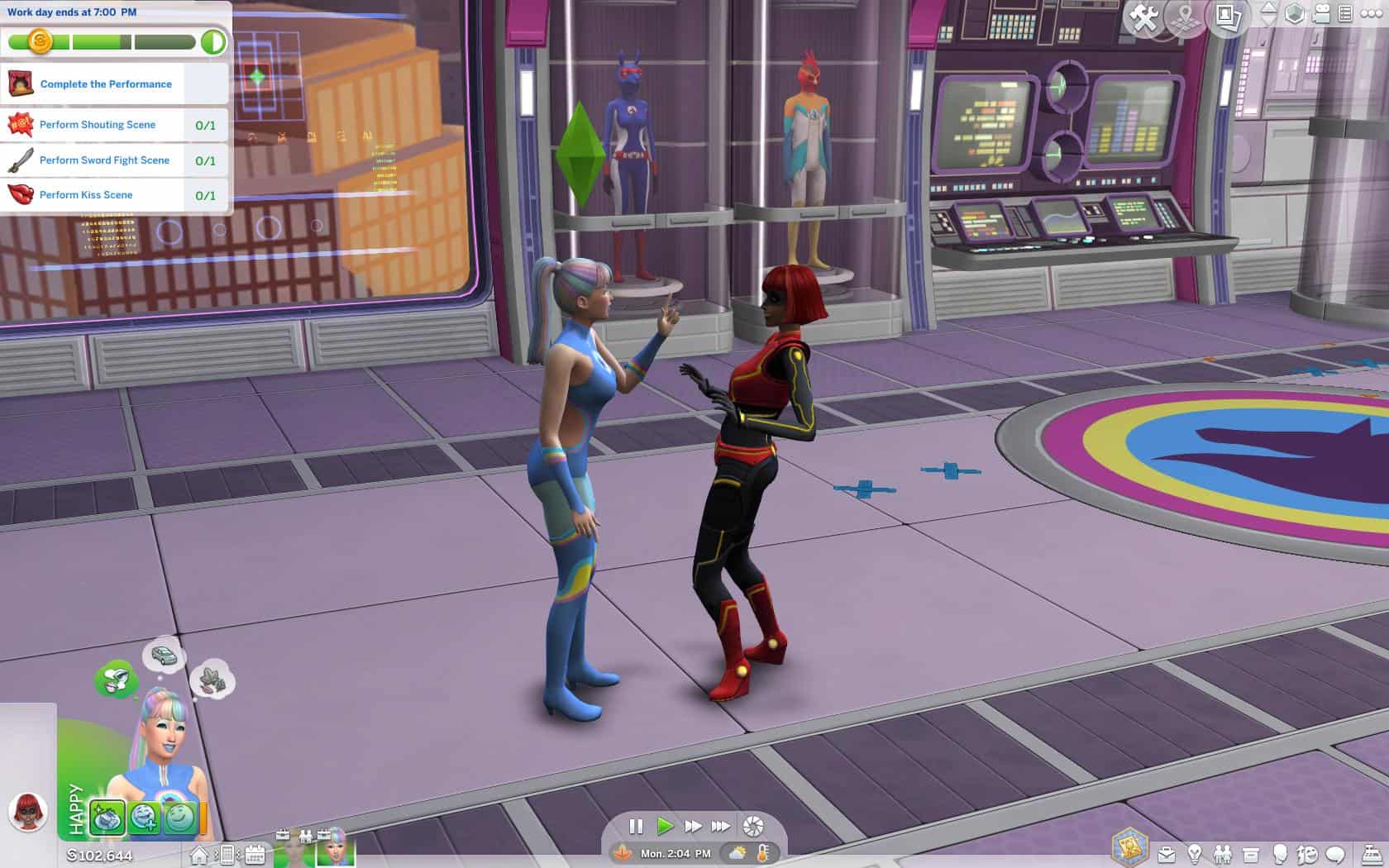
Task: Open Build Mode with the tools icon
Action: (x=1143, y=17)
